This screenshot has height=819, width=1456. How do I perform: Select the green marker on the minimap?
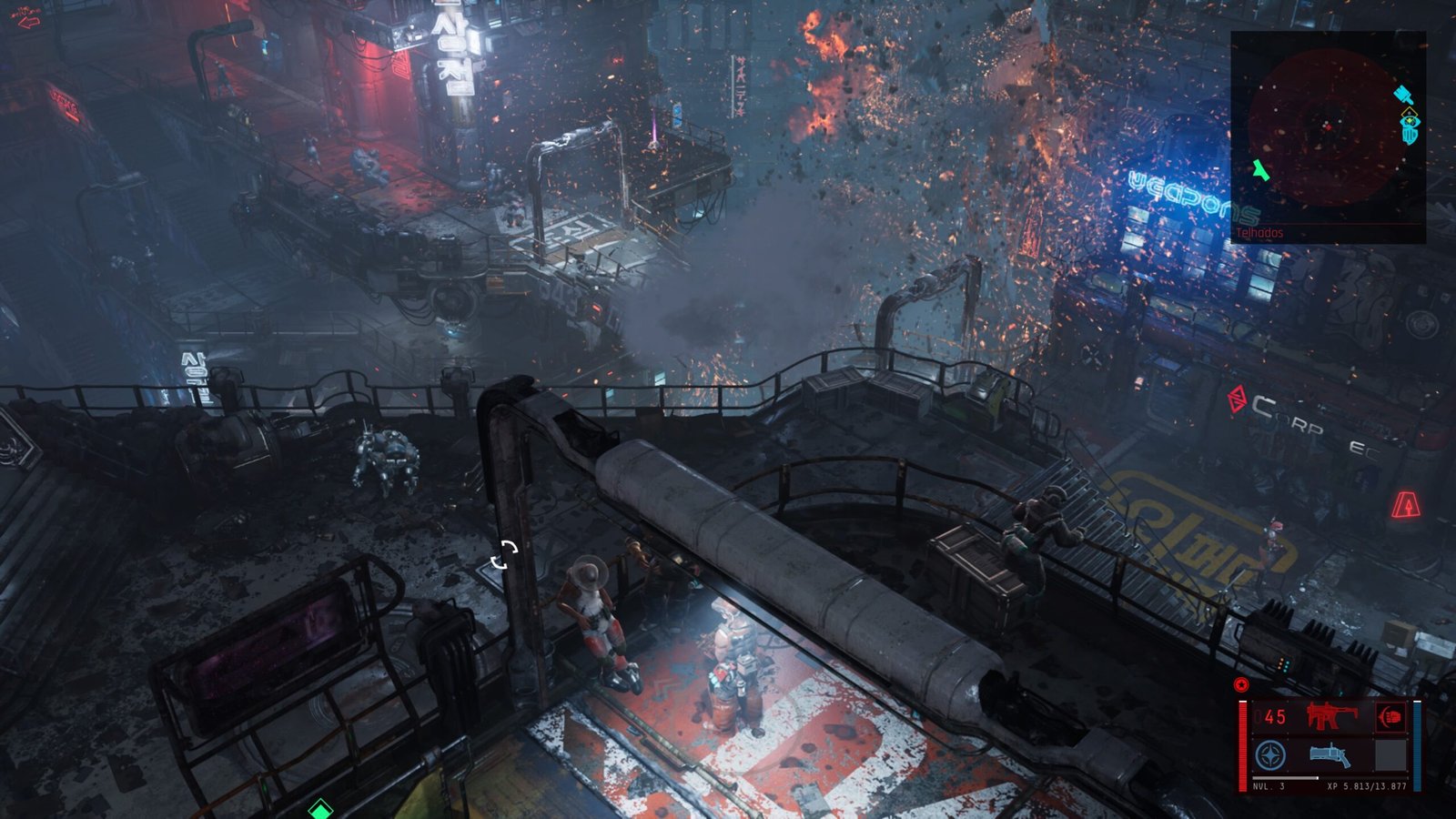point(1260,169)
